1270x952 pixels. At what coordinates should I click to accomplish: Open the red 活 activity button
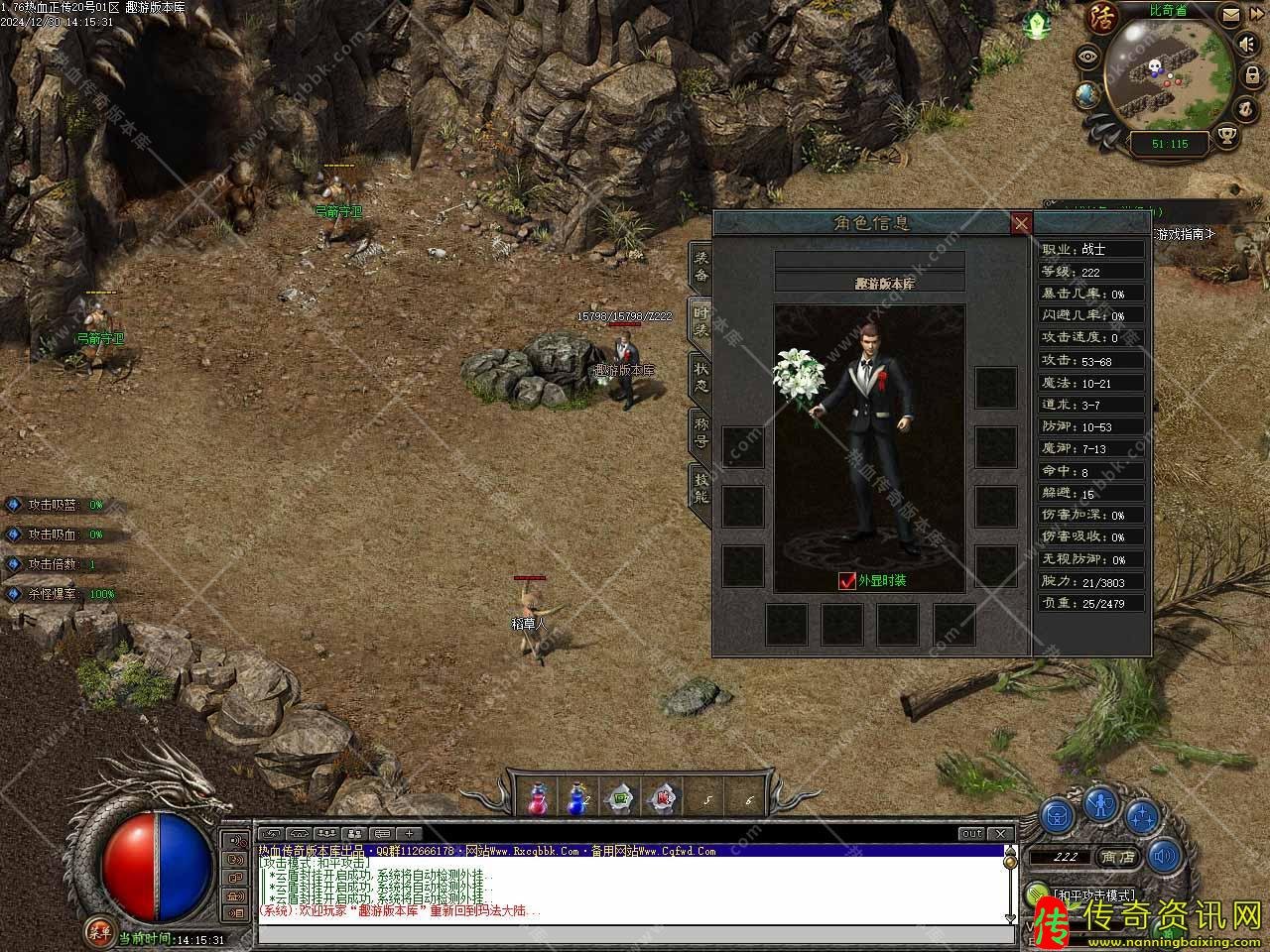pos(1103,16)
